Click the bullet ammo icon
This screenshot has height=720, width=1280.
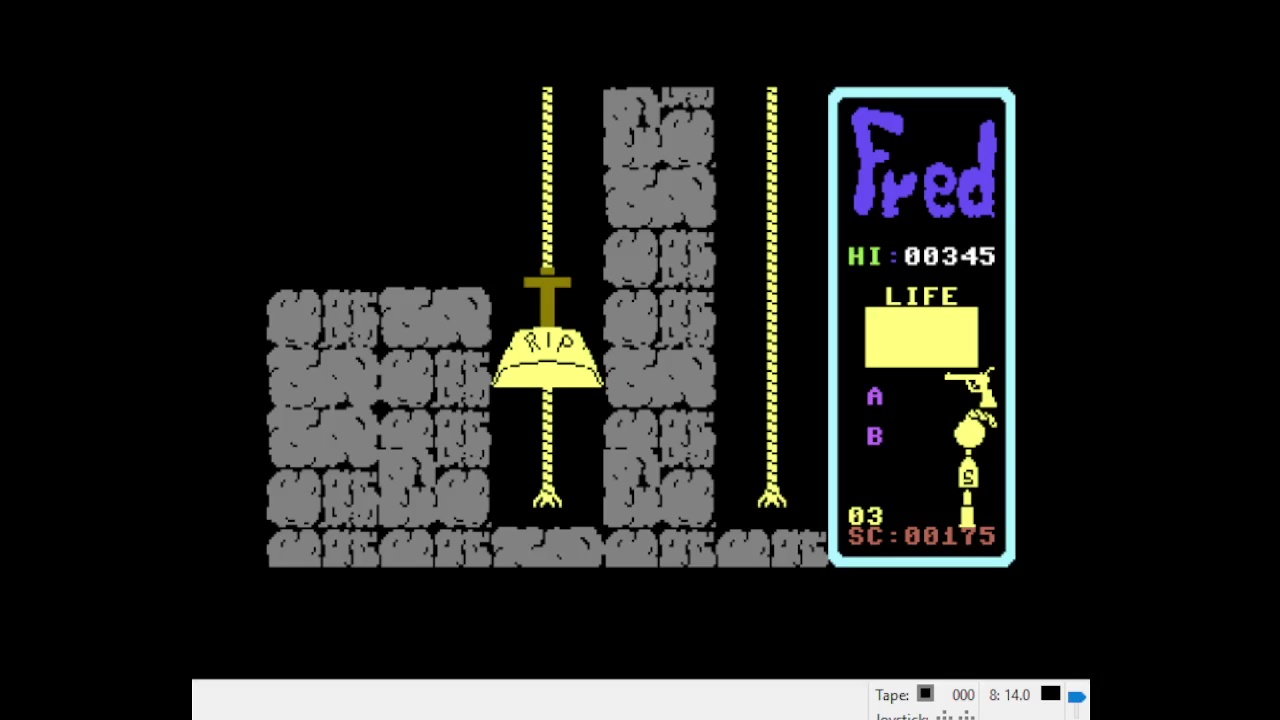967,514
